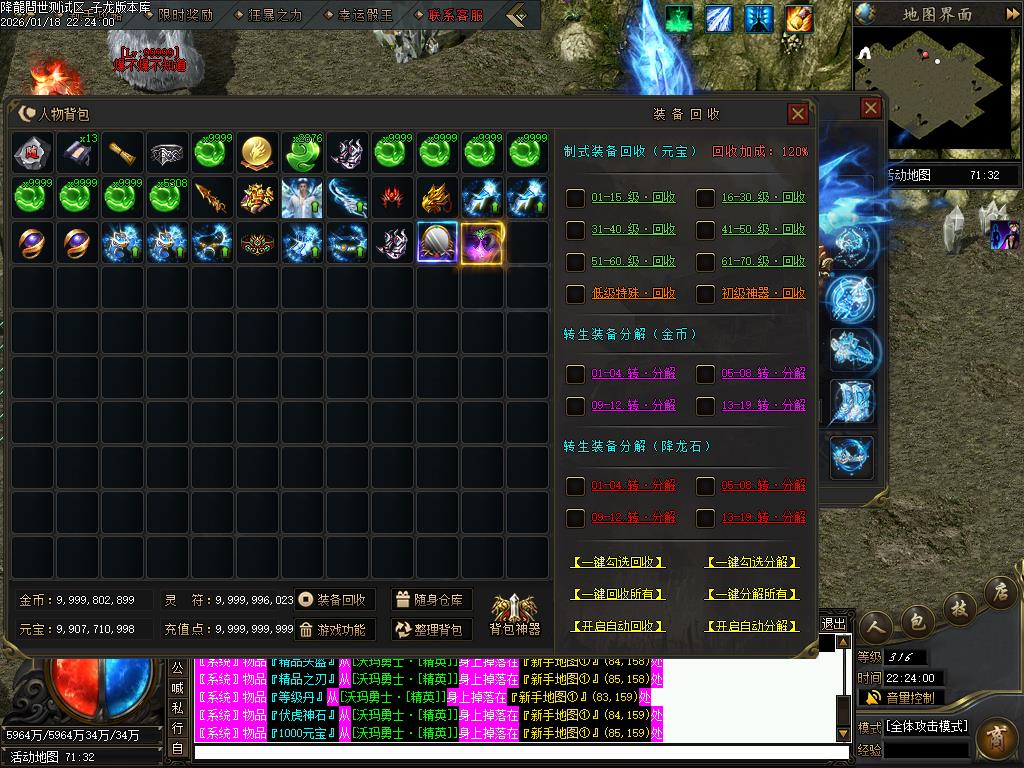
Task: Check the 初级神器·回收 option
Action: click(x=706, y=294)
